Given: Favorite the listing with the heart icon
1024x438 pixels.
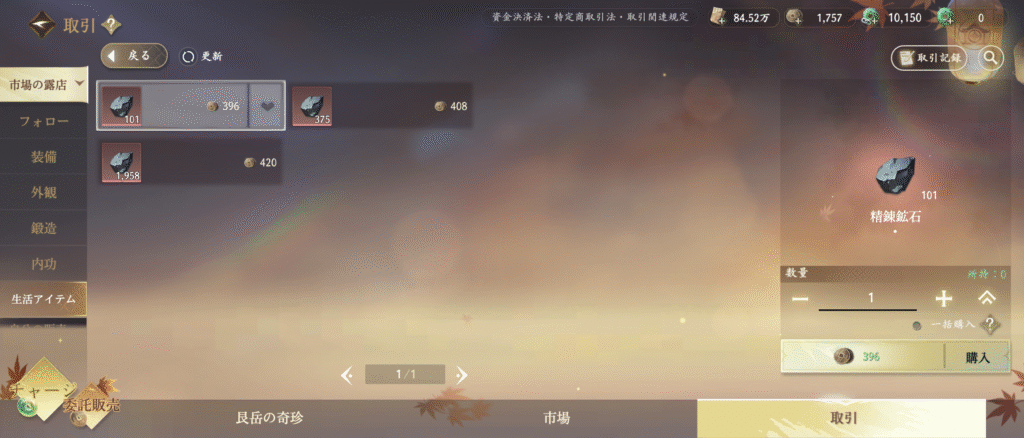Looking at the screenshot, I should coord(267,106).
